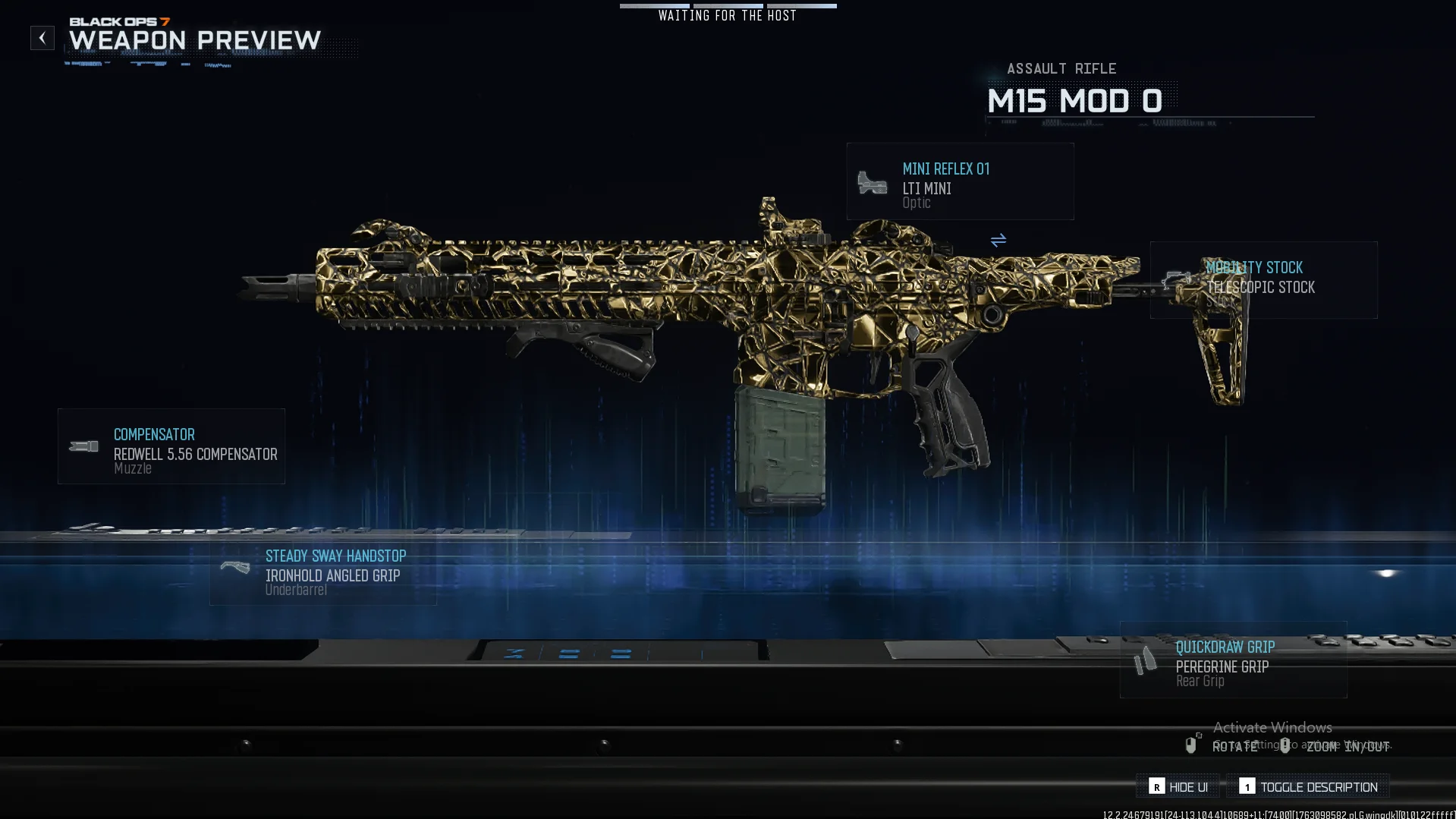Image resolution: width=1456 pixels, height=819 pixels.
Task: Open the Mobility Stock attachment card
Action: pyautogui.click(x=1263, y=280)
